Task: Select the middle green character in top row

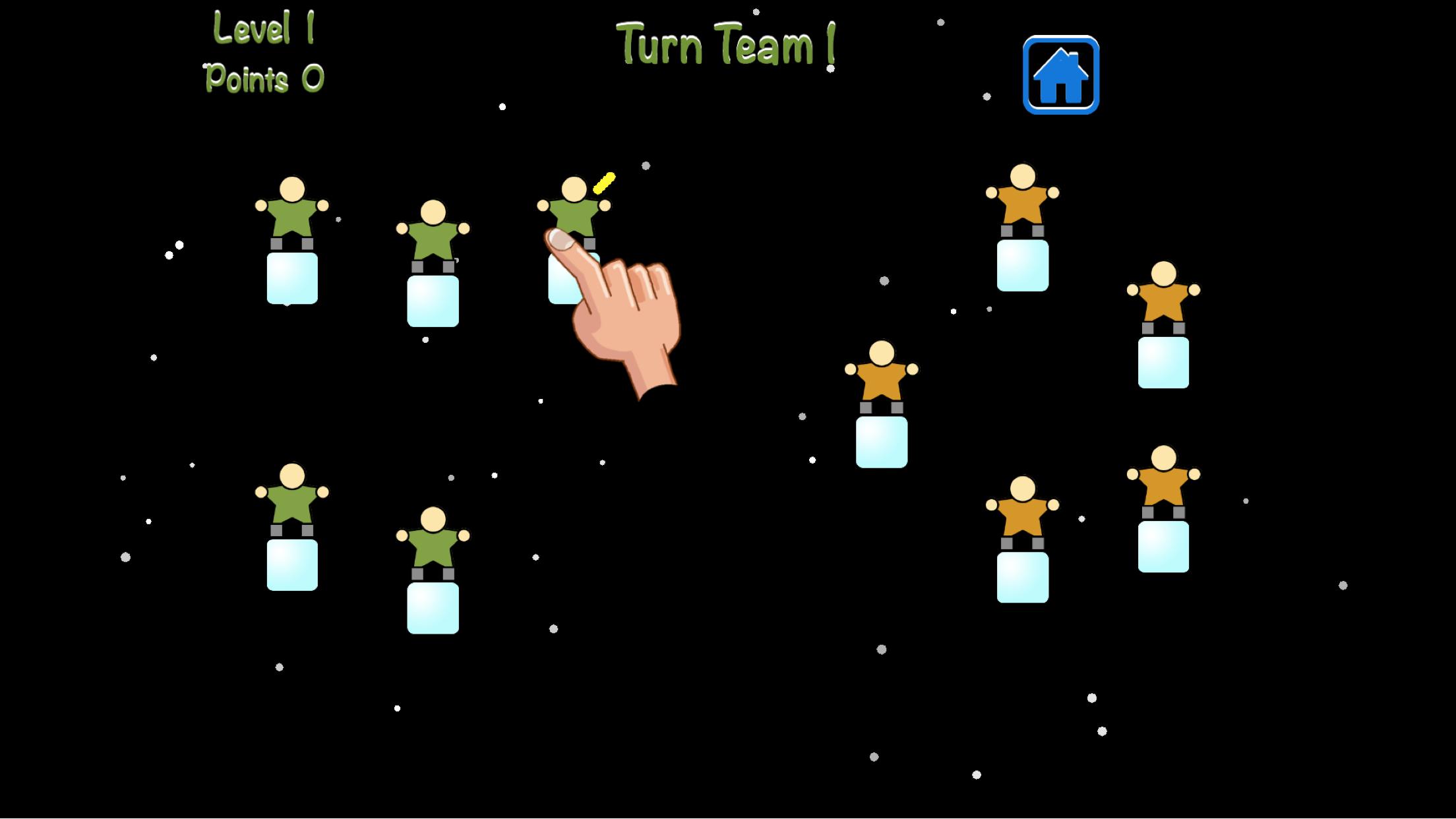Action: pyautogui.click(x=434, y=241)
